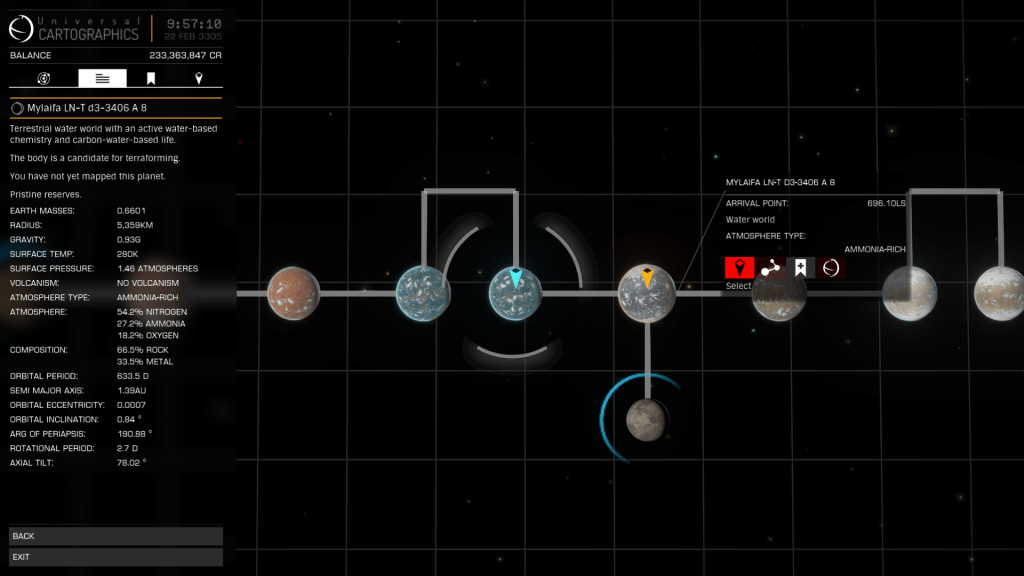Choose the connected-nodes plot route icon
The height and width of the screenshot is (576, 1024).
click(x=770, y=267)
